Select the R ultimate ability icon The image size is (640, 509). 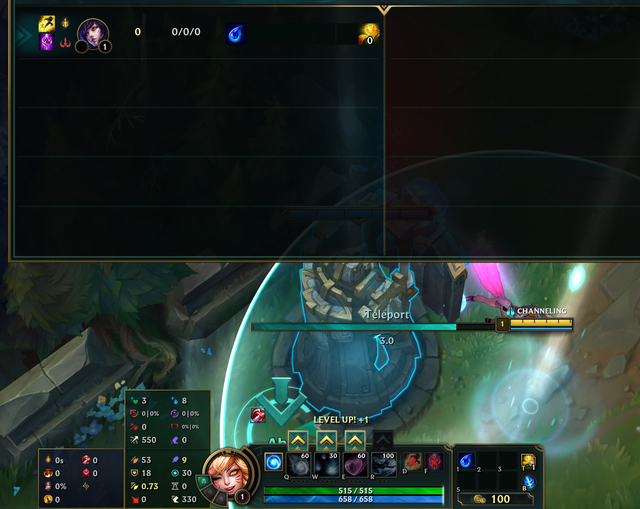pyautogui.click(x=383, y=465)
